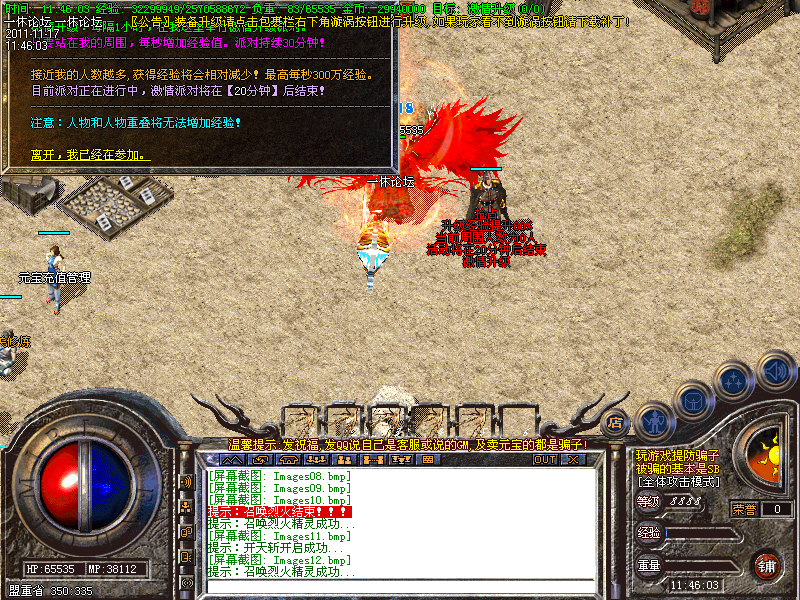Image resolution: width=800 pixels, height=600 pixels.
Task: Open the shop with the round 店 button
Action: tap(615, 423)
